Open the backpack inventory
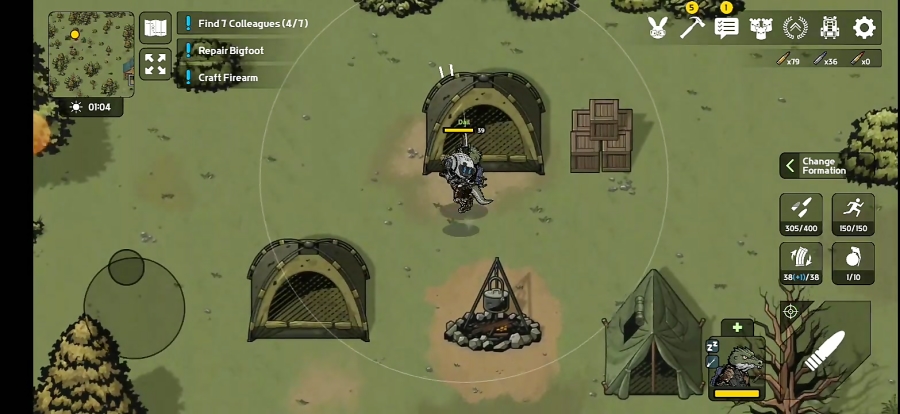Image resolution: width=900 pixels, height=414 pixels. 830,28
